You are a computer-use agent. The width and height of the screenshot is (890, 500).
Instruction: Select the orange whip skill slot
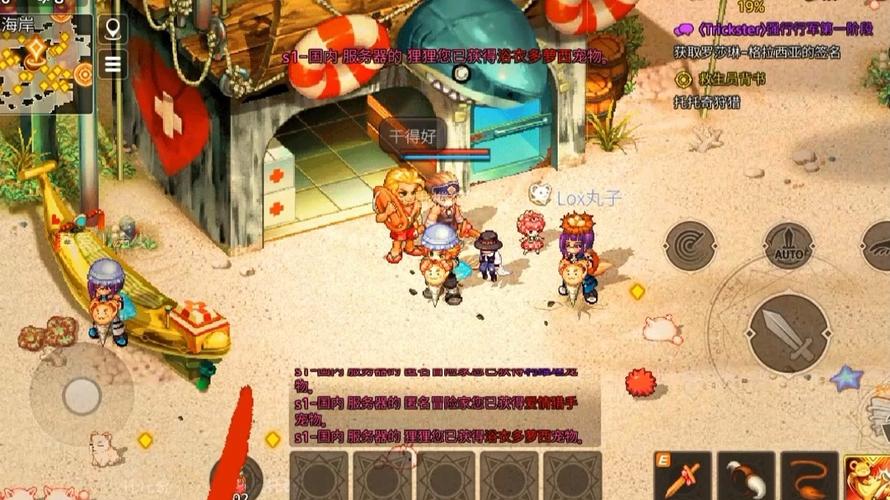[809, 476]
